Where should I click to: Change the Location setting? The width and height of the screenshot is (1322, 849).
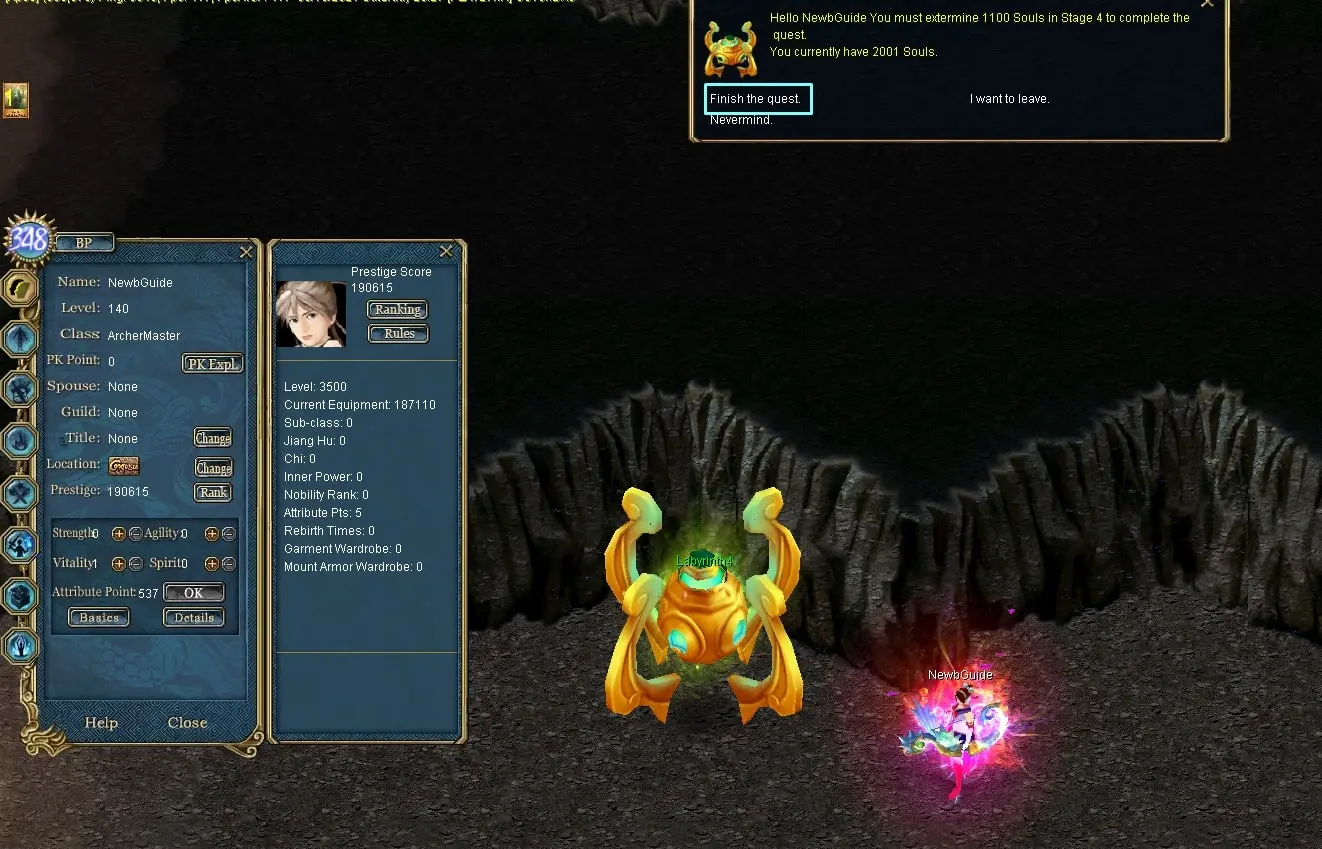[213, 468]
